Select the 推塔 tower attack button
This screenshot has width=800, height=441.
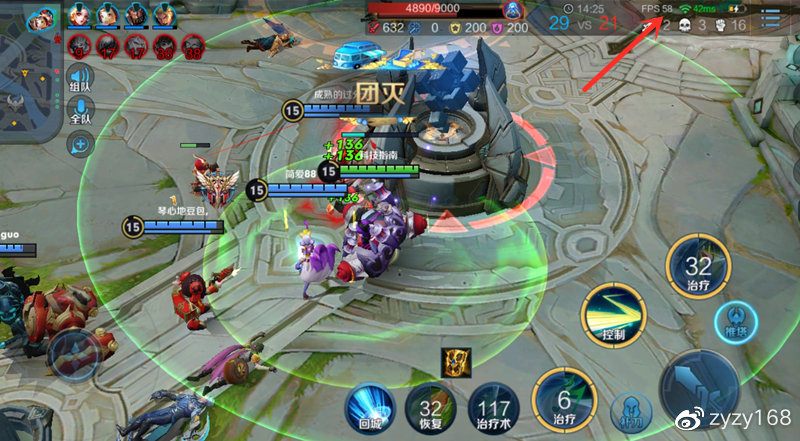[735, 322]
